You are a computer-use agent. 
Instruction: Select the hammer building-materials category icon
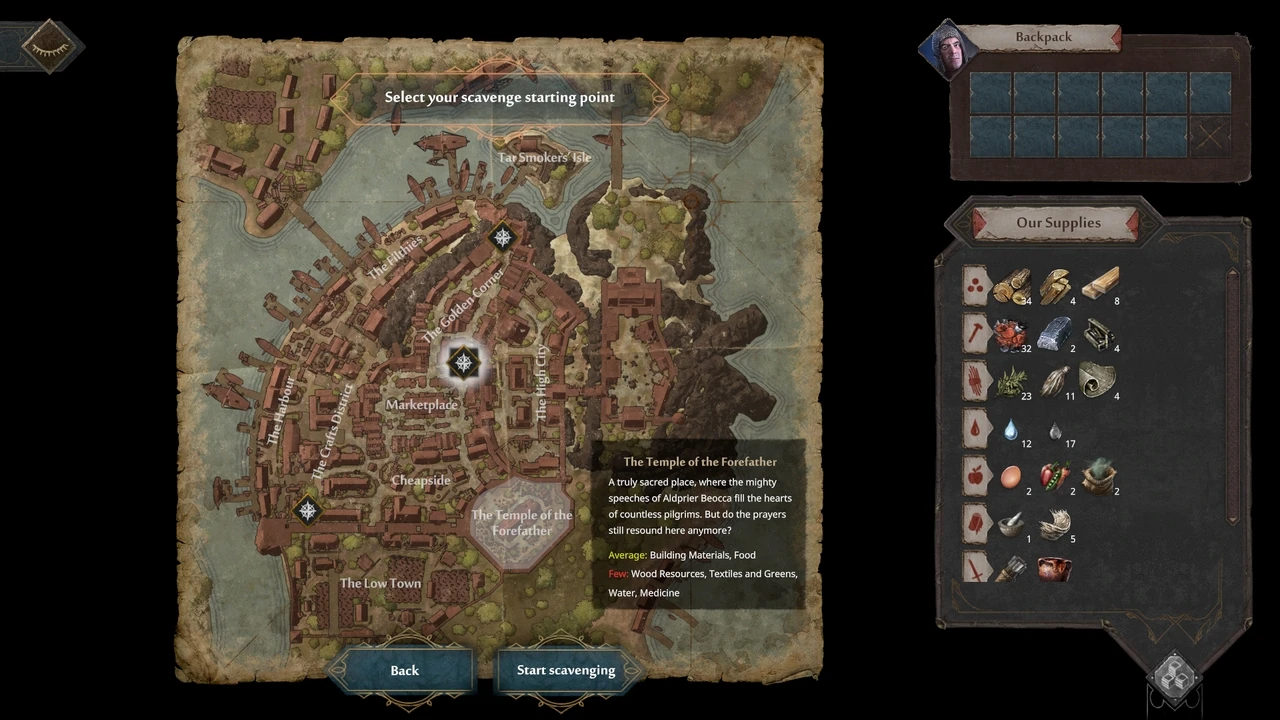[975, 335]
